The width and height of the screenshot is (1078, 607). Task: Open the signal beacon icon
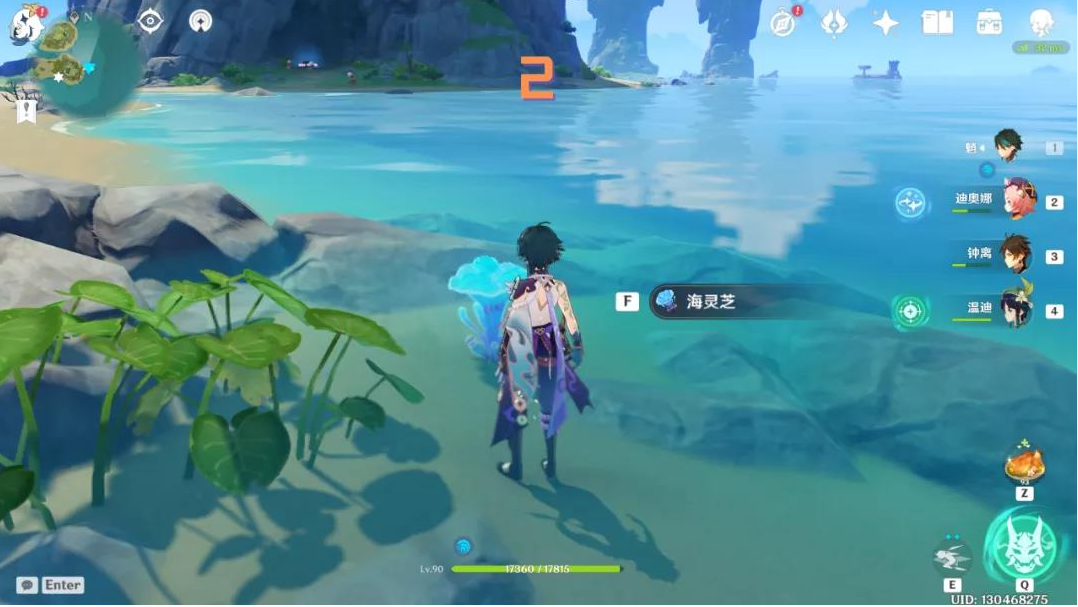[x=200, y=20]
